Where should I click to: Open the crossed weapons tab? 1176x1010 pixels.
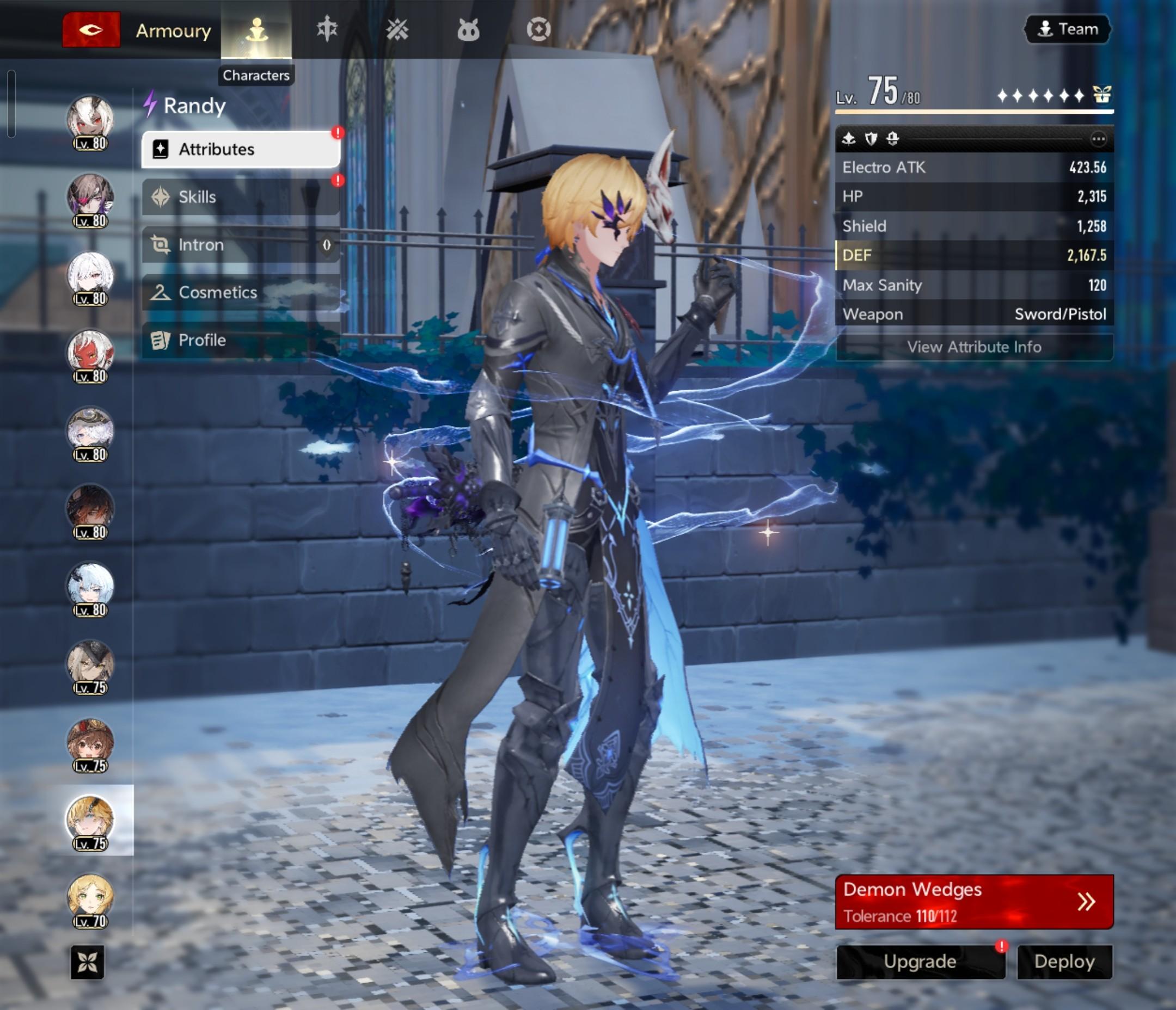click(397, 29)
